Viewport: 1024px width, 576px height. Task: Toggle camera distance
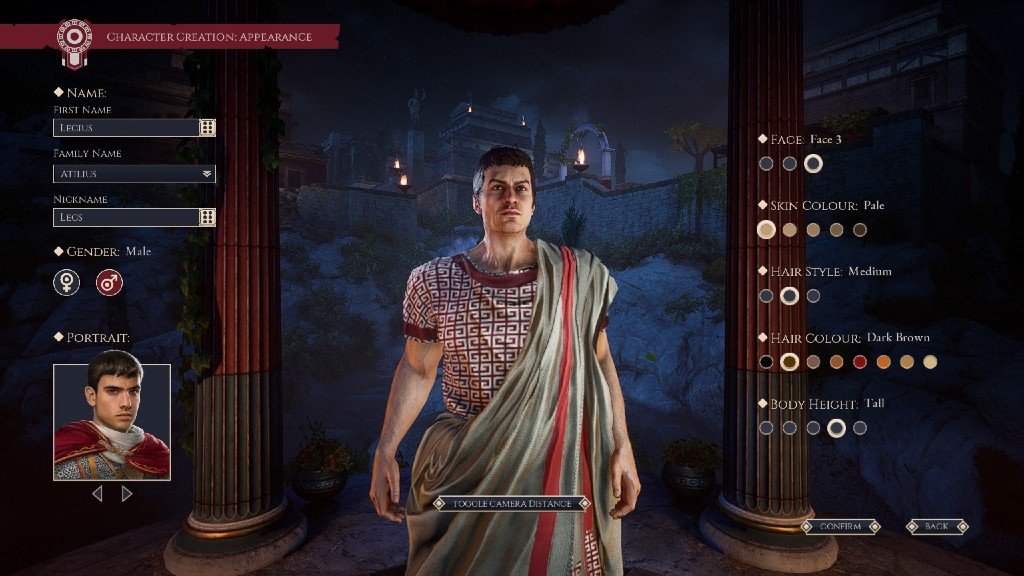point(512,503)
